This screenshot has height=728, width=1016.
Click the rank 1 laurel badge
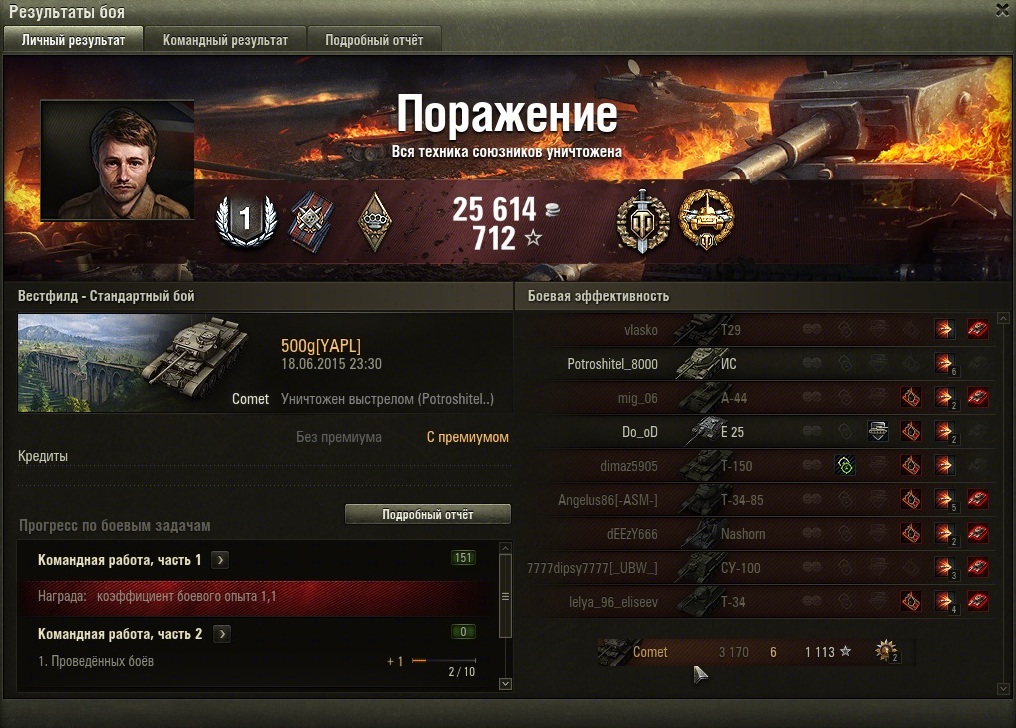tap(245, 219)
